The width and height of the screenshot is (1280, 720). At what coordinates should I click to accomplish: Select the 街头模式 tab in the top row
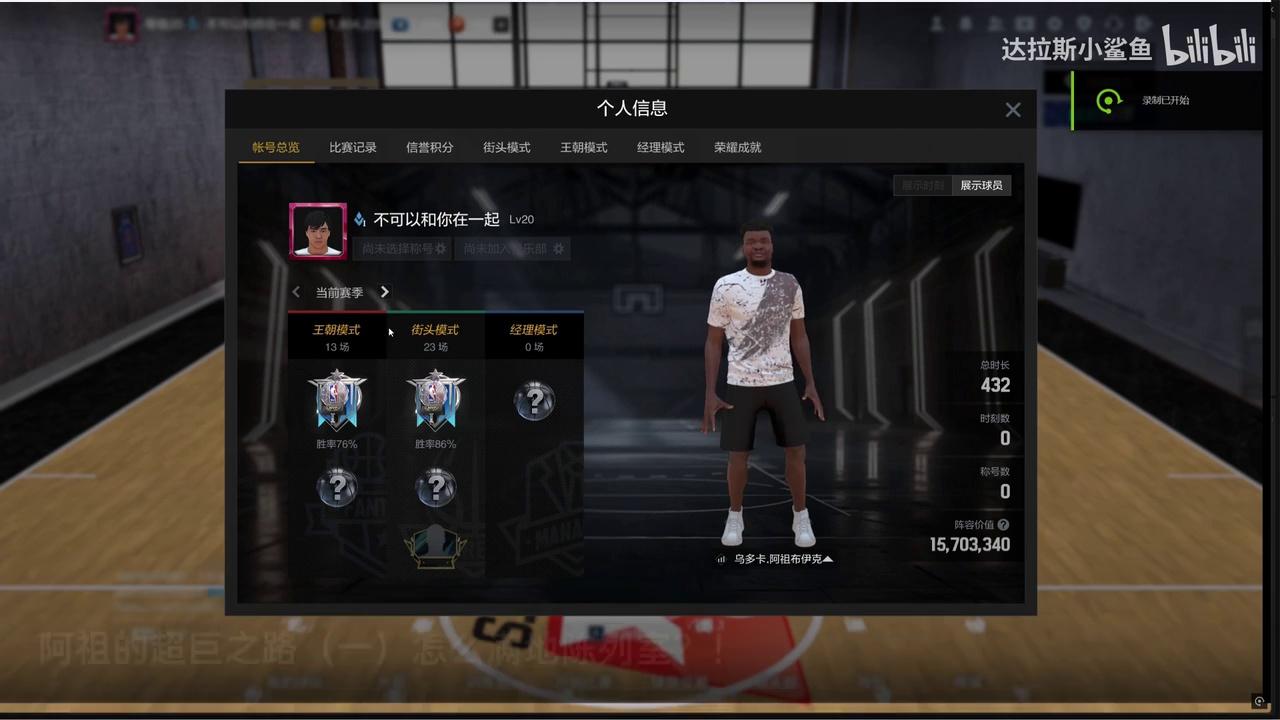(x=507, y=147)
